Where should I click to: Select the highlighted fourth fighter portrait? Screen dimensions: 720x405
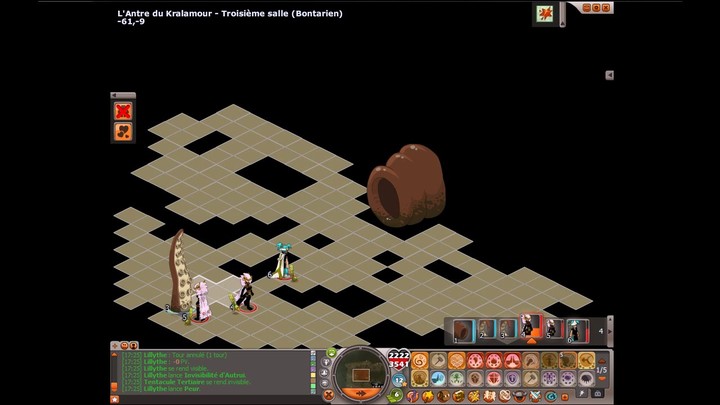click(x=531, y=329)
